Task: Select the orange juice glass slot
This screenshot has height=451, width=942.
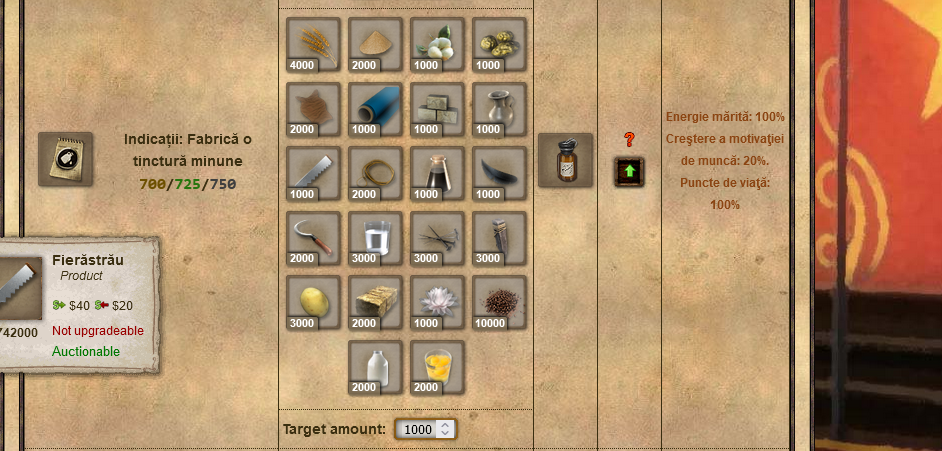Action: [437, 367]
